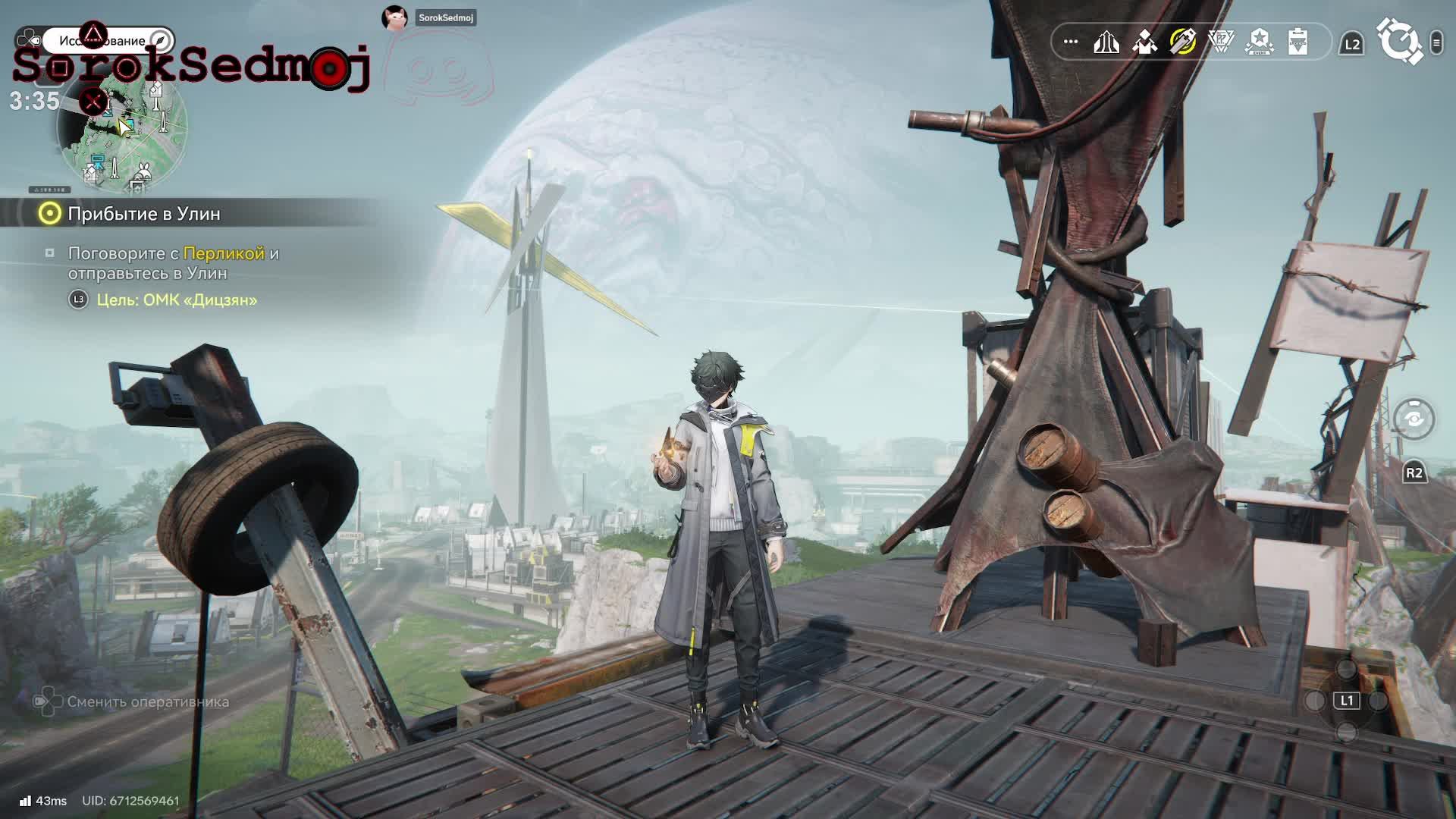
Task: Click Сменить оперативника to switch operator
Action: tap(148, 702)
